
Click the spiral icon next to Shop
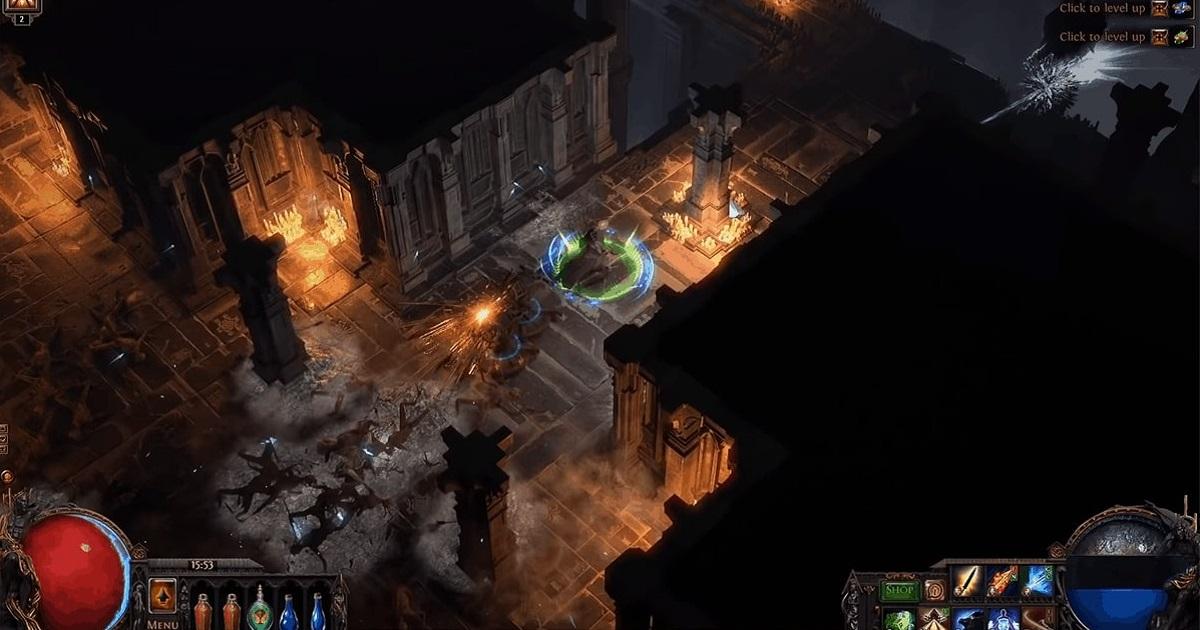935,590
